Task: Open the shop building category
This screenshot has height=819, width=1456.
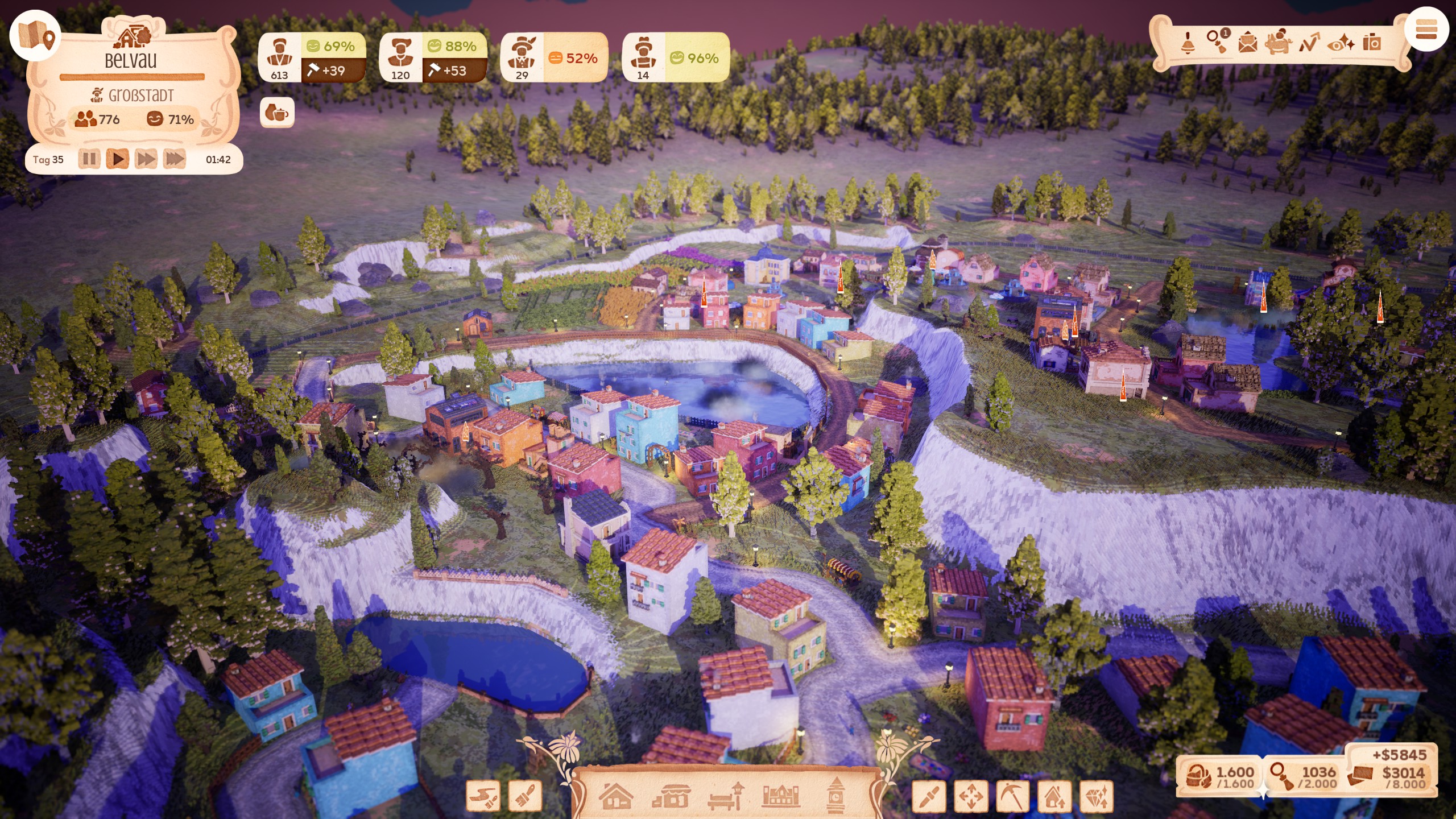Action: pyautogui.click(x=671, y=796)
